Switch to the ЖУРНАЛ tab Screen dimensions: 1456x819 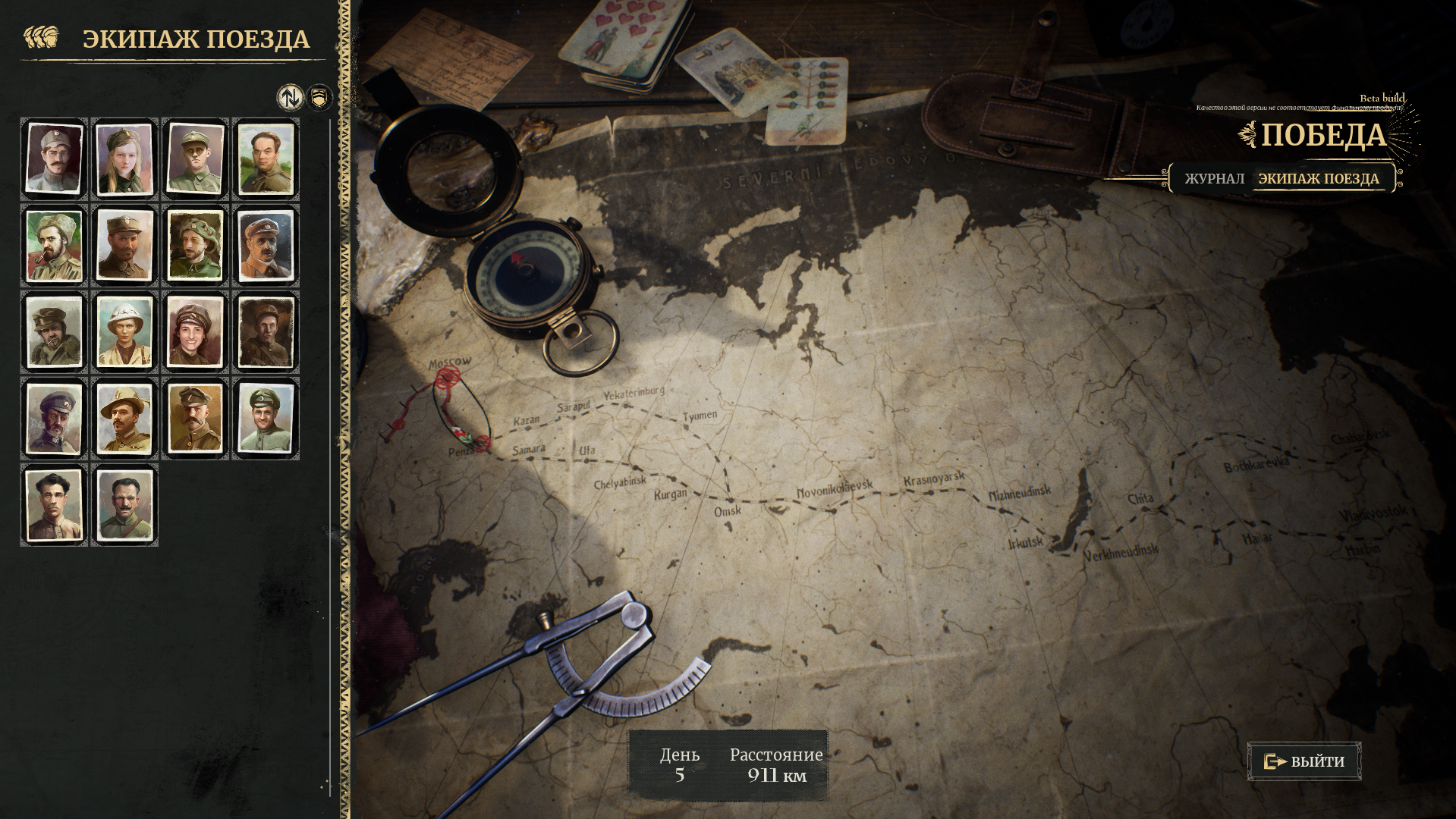coord(1214,179)
